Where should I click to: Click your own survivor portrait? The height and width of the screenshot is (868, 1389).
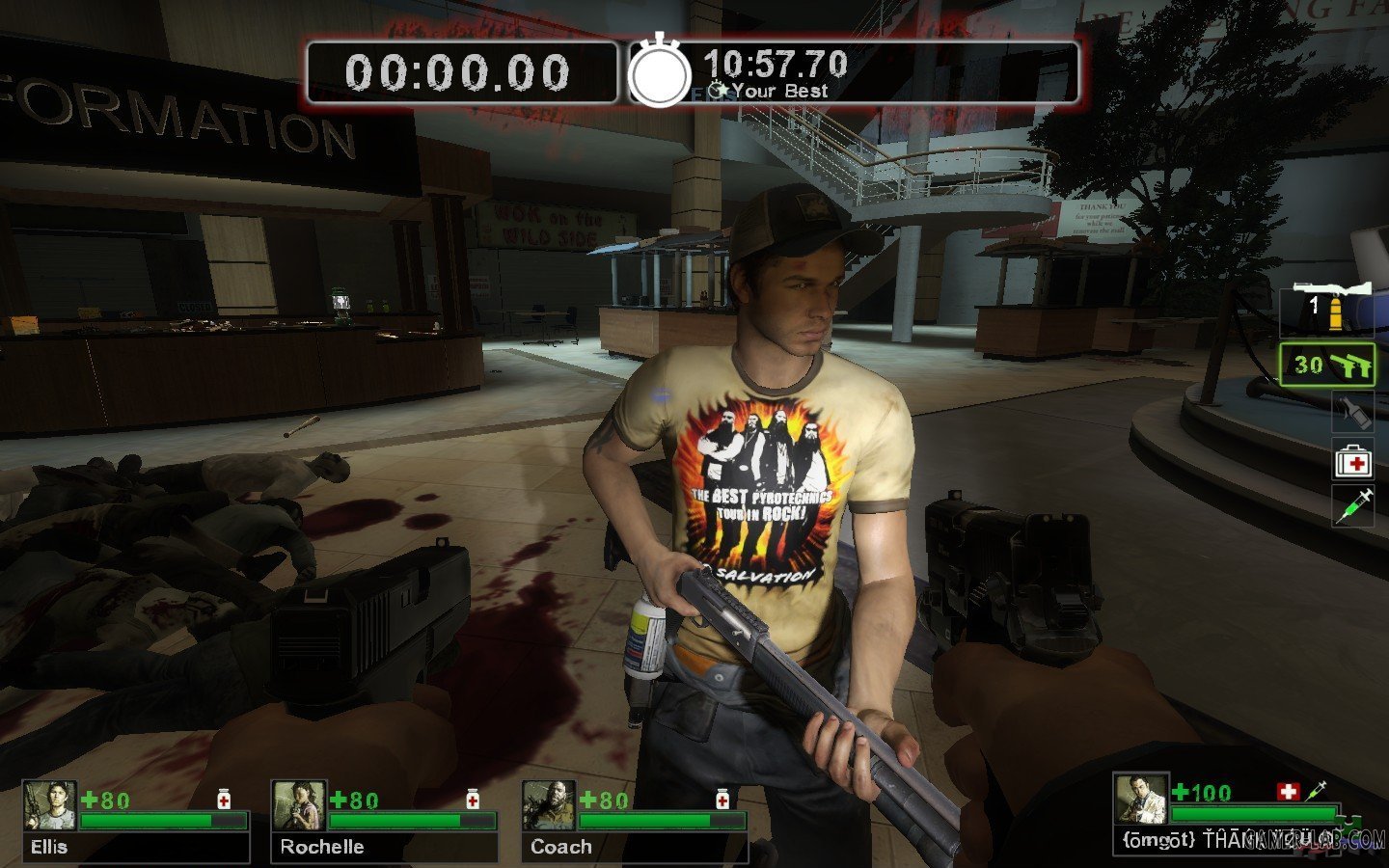click(x=1141, y=800)
